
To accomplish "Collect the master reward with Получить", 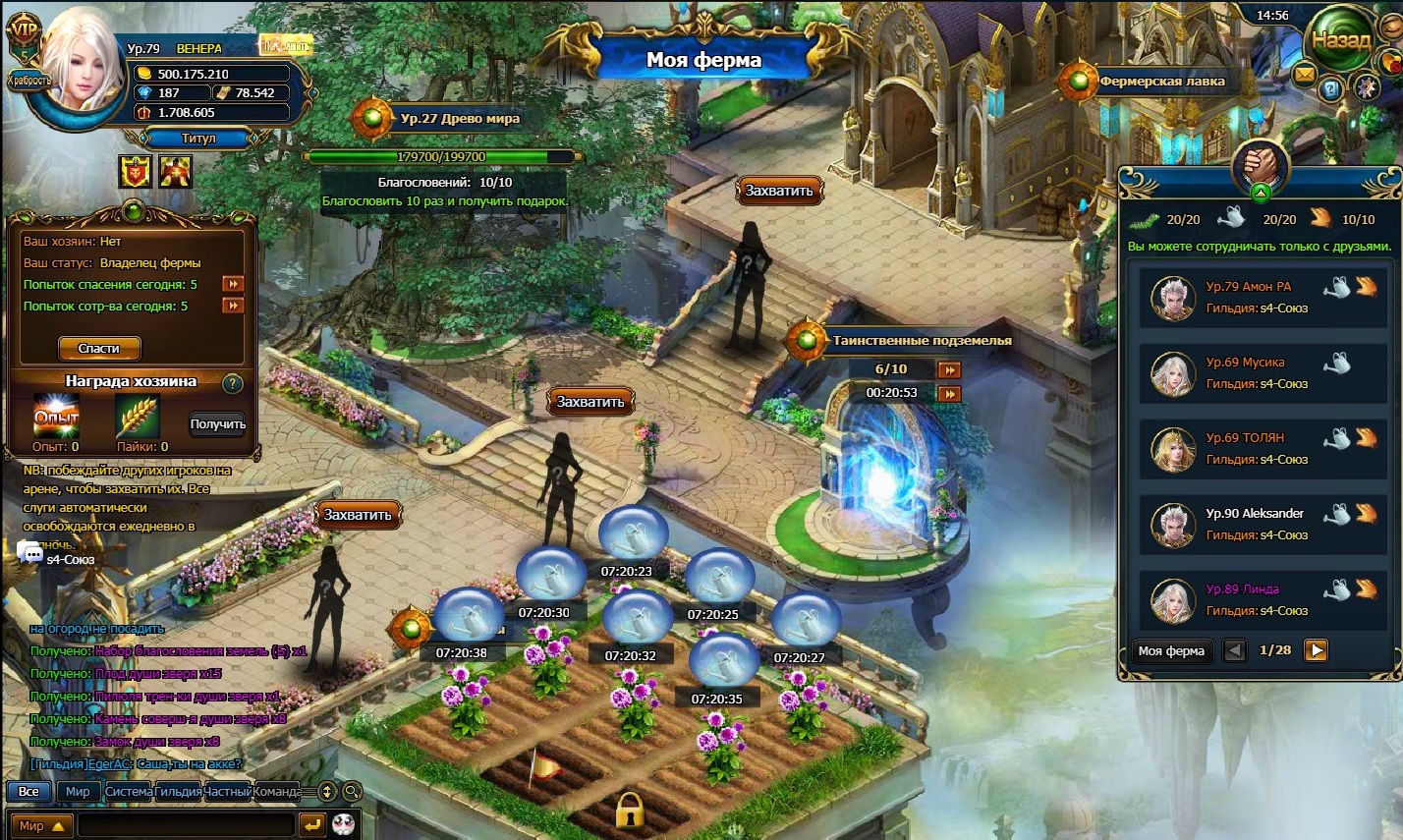I will [x=217, y=424].
